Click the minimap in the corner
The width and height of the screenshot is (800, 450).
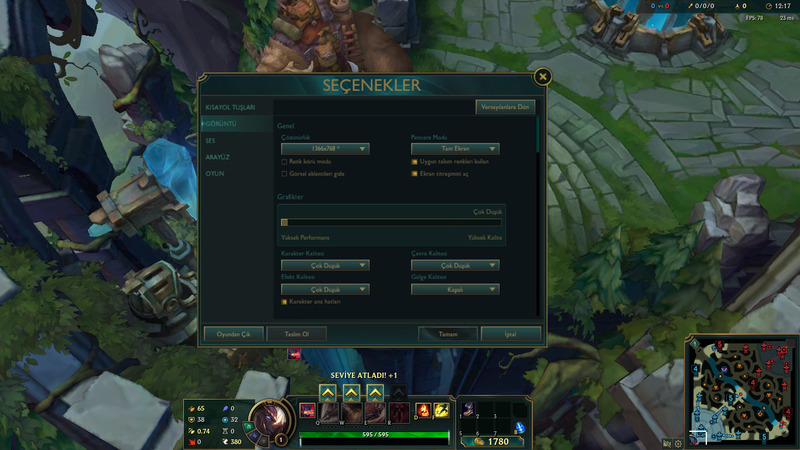coord(743,390)
